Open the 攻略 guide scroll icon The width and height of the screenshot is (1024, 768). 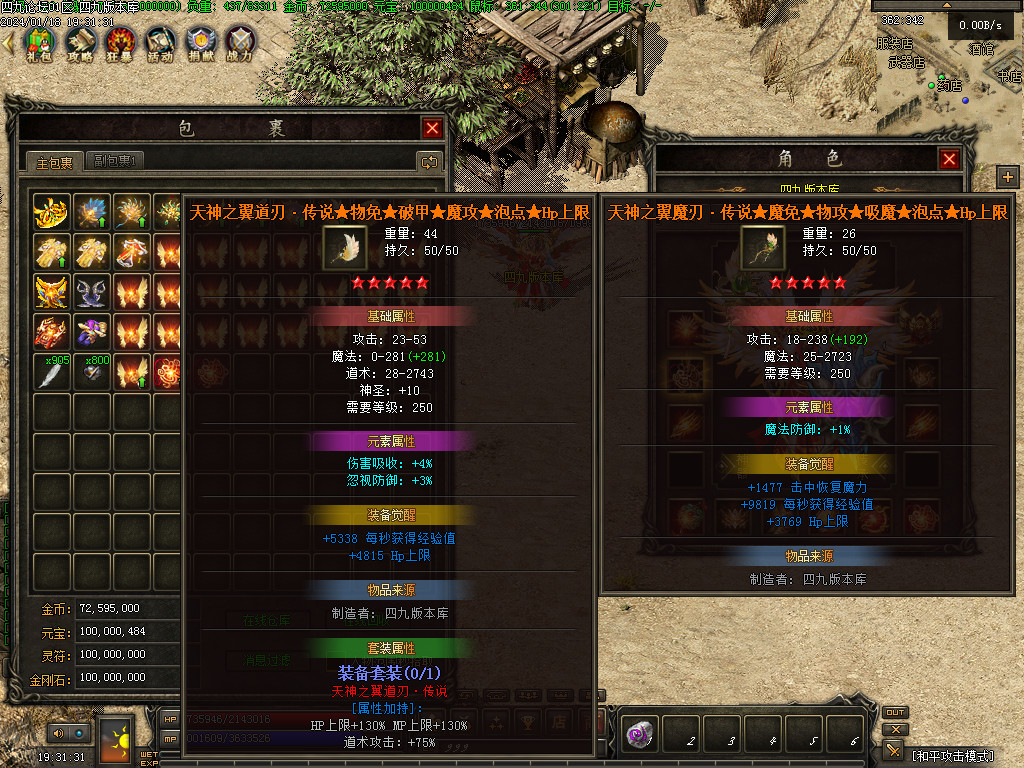[x=80, y=43]
